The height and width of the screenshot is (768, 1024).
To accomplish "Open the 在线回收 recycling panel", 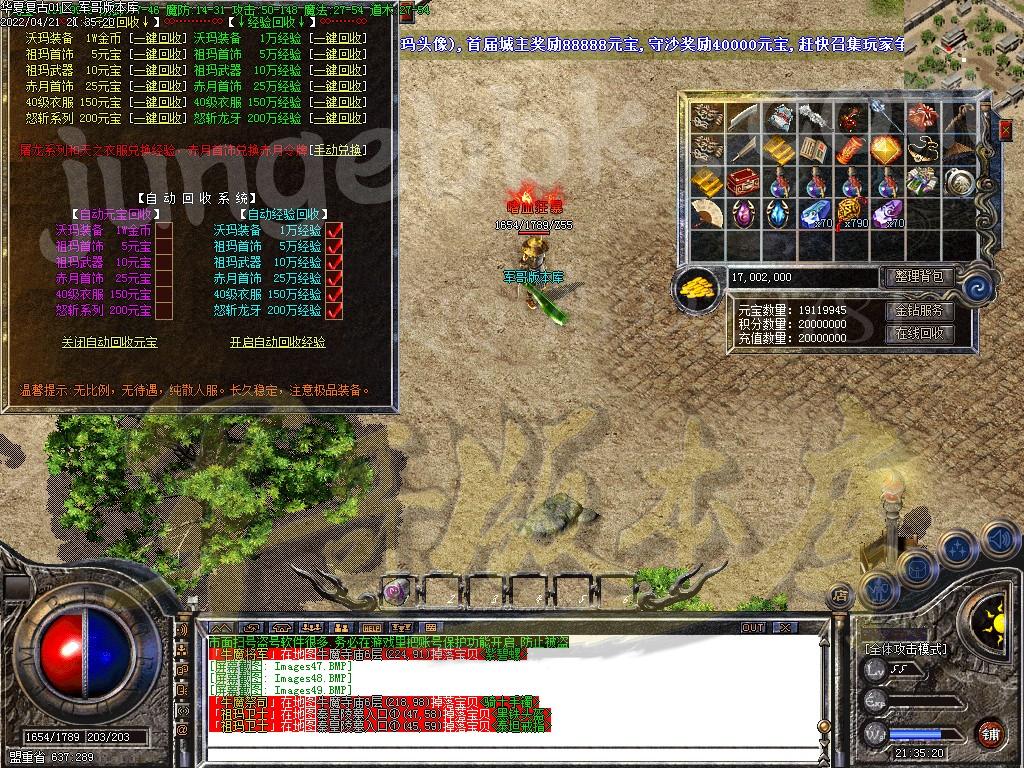I will coord(919,334).
